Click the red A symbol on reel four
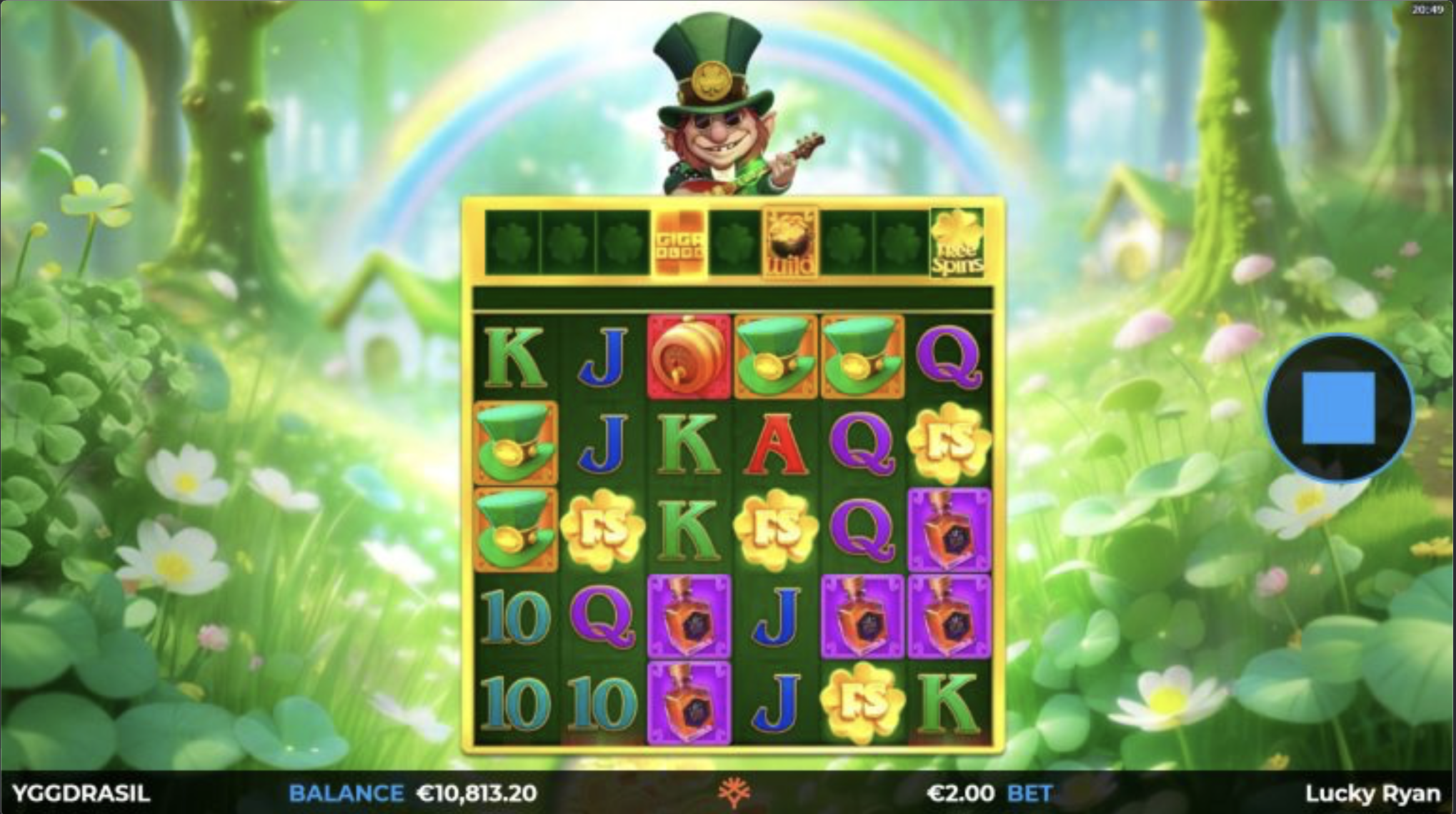The height and width of the screenshot is (814, 1456). click(x=774, y=443)
